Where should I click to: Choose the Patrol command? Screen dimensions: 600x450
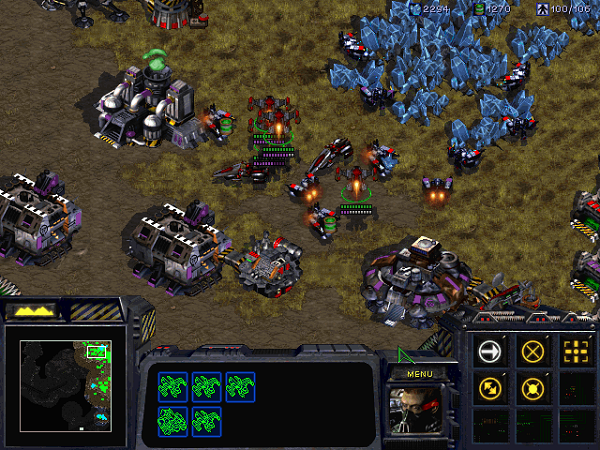pyautogui.click(x=489, y=387)
